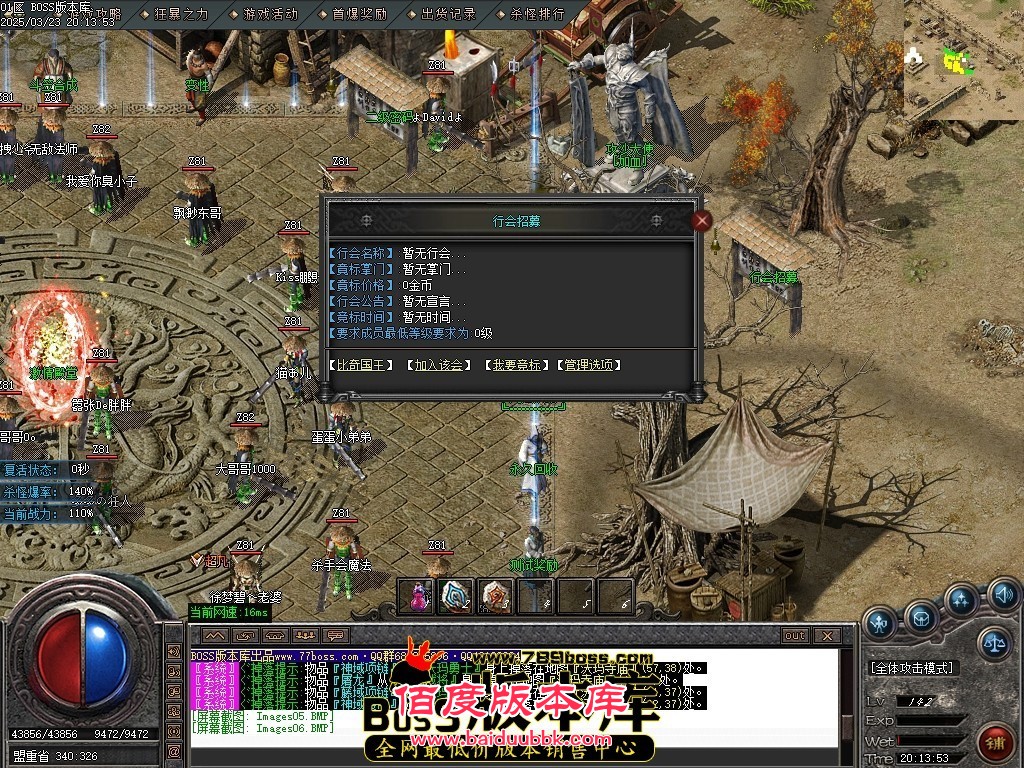Close the 行会招募 guild recruitment window
This screenshot has width=1024, height=768.
point(702,221)
